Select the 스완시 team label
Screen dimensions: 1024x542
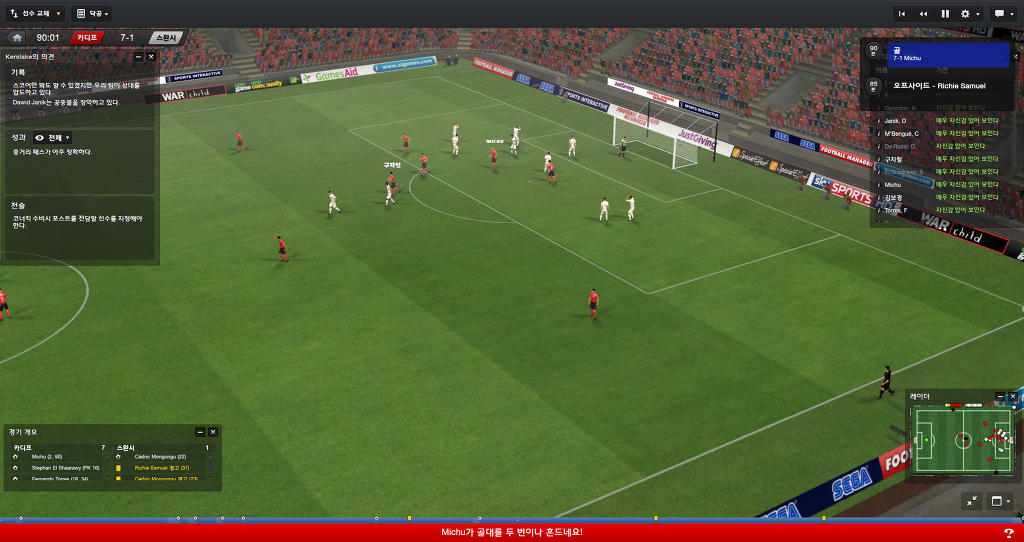165,38
